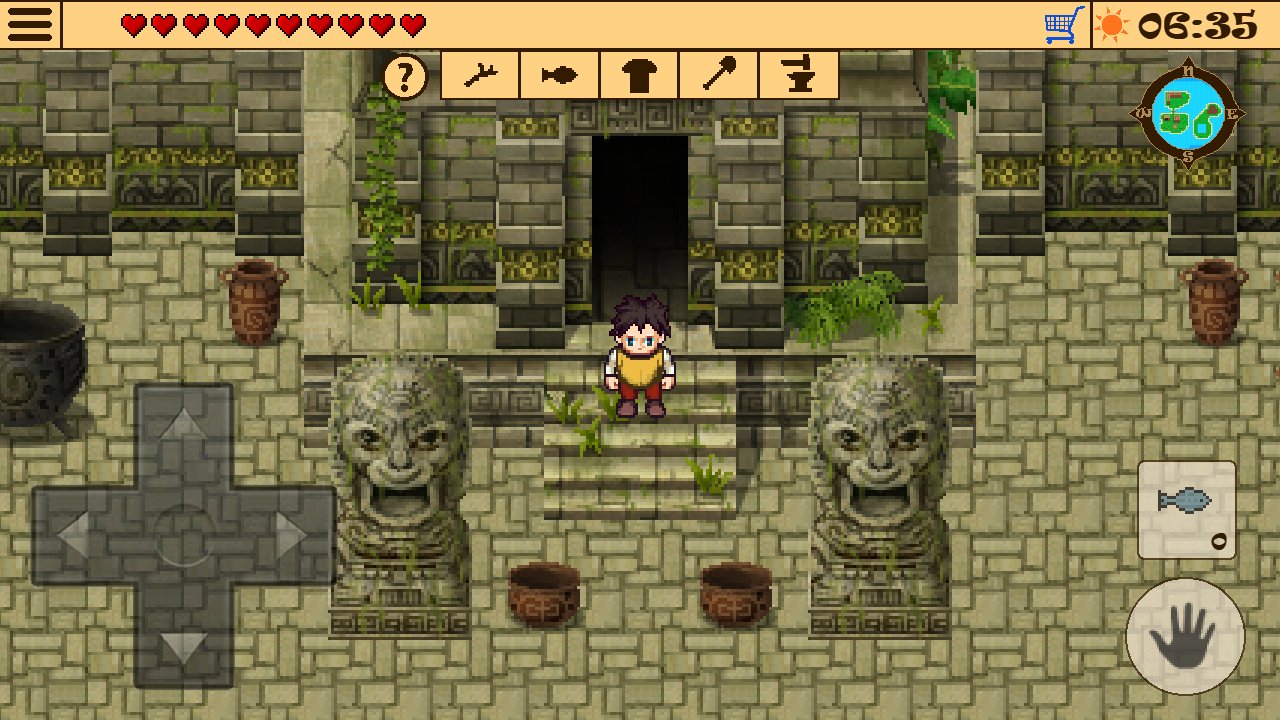Open the compass island minimap

(x=1188, y=112)
